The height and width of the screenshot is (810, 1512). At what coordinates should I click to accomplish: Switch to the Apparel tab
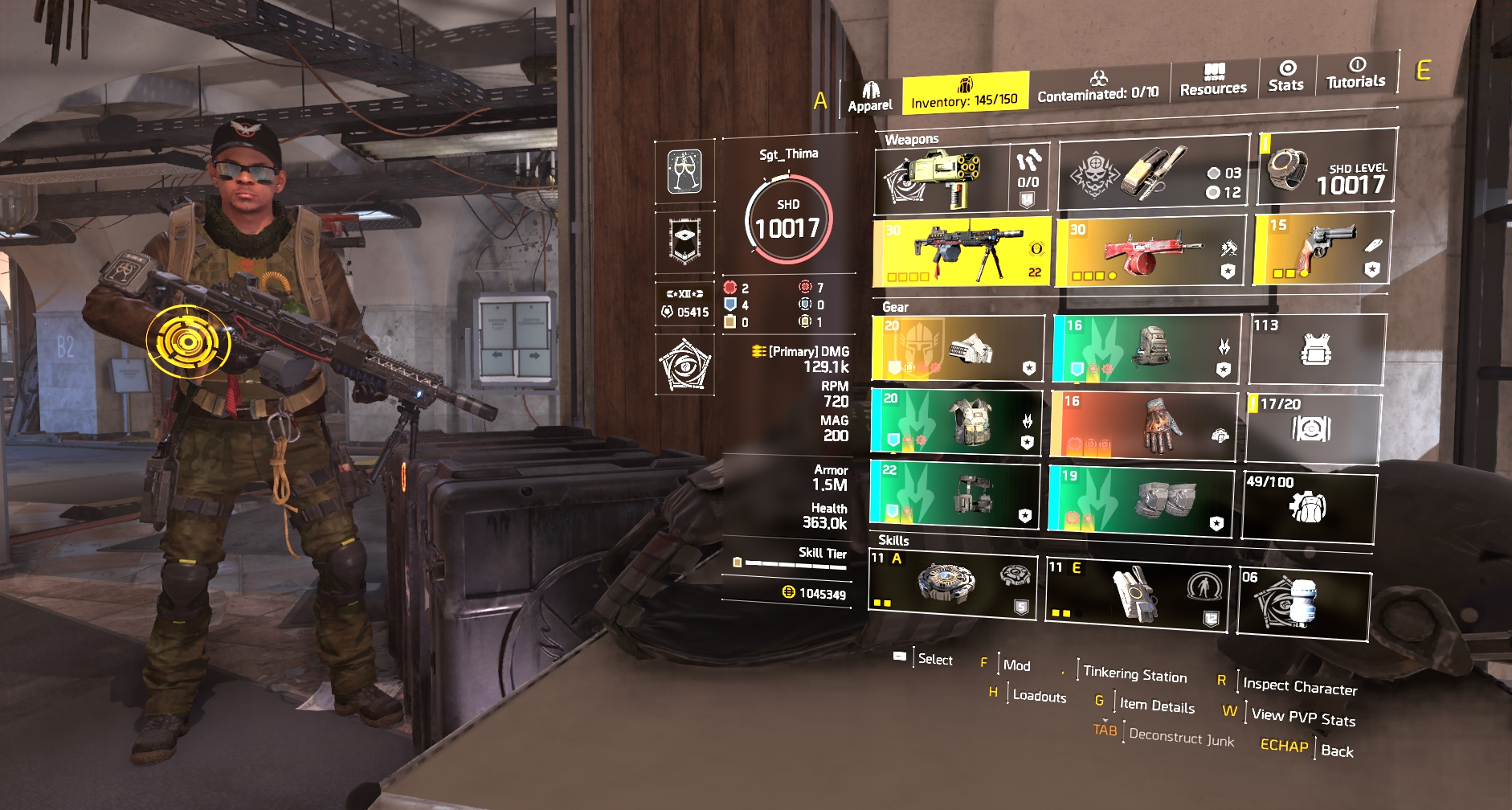point(870,97)
